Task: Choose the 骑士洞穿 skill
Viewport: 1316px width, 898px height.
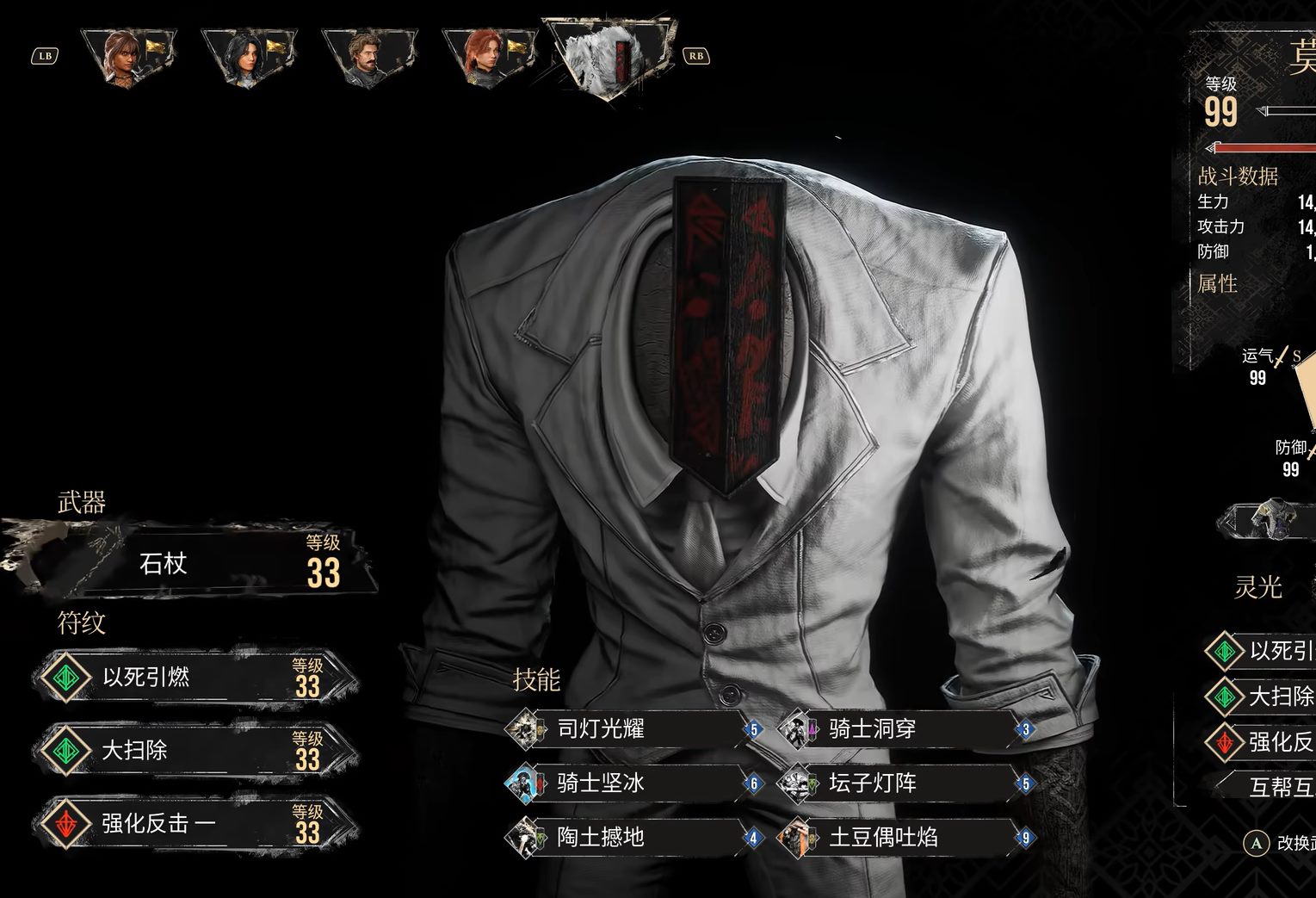Action: 904,730
